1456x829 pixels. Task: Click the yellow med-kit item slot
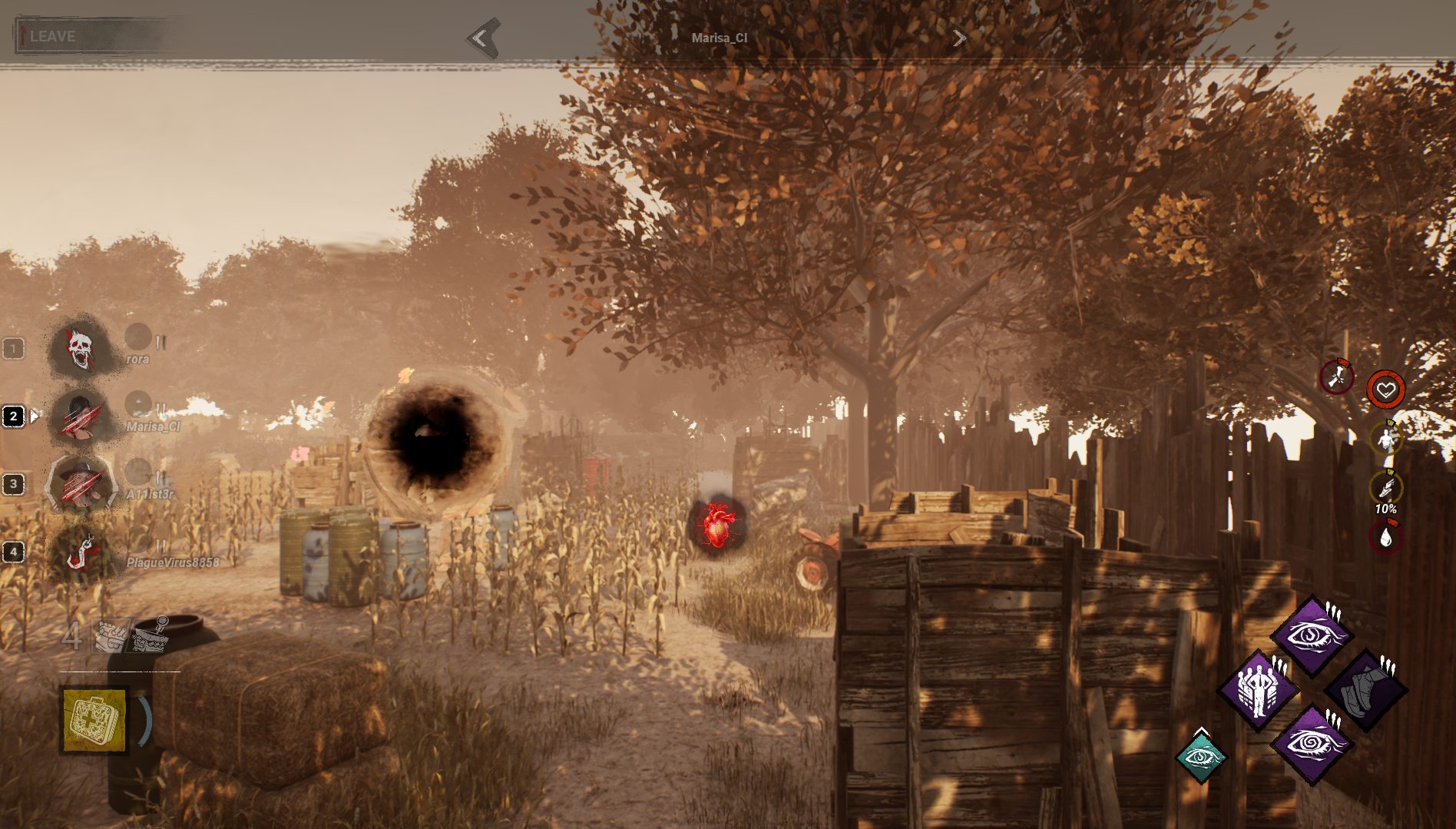click(x=95, y=720)
